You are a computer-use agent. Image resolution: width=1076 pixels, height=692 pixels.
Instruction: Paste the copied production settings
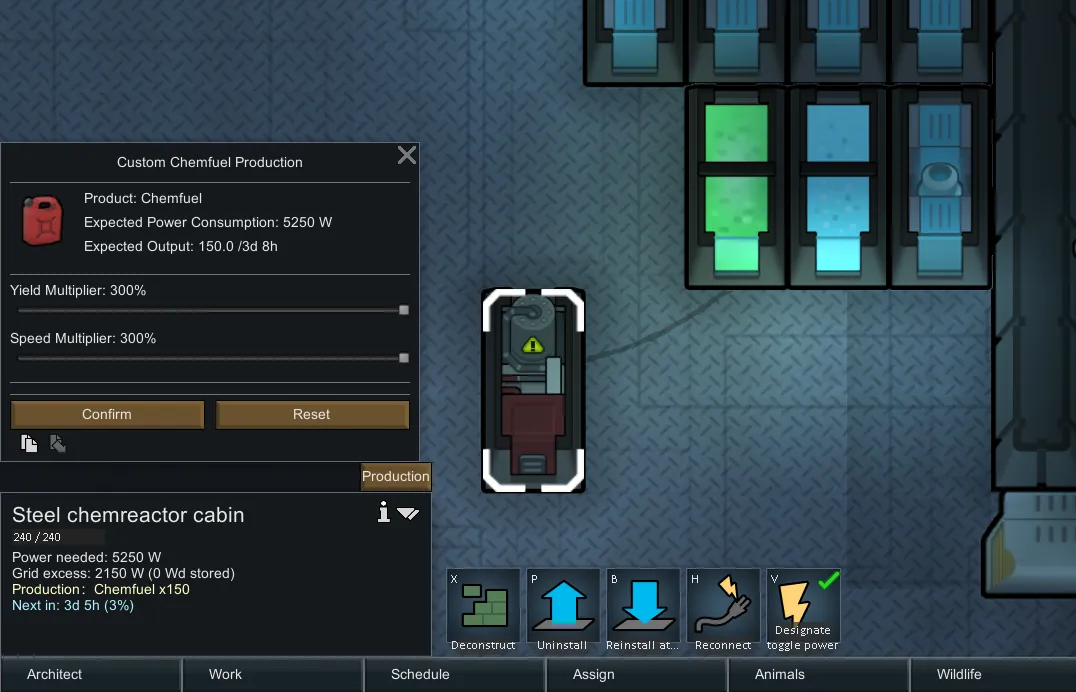(x=58, y=444)
